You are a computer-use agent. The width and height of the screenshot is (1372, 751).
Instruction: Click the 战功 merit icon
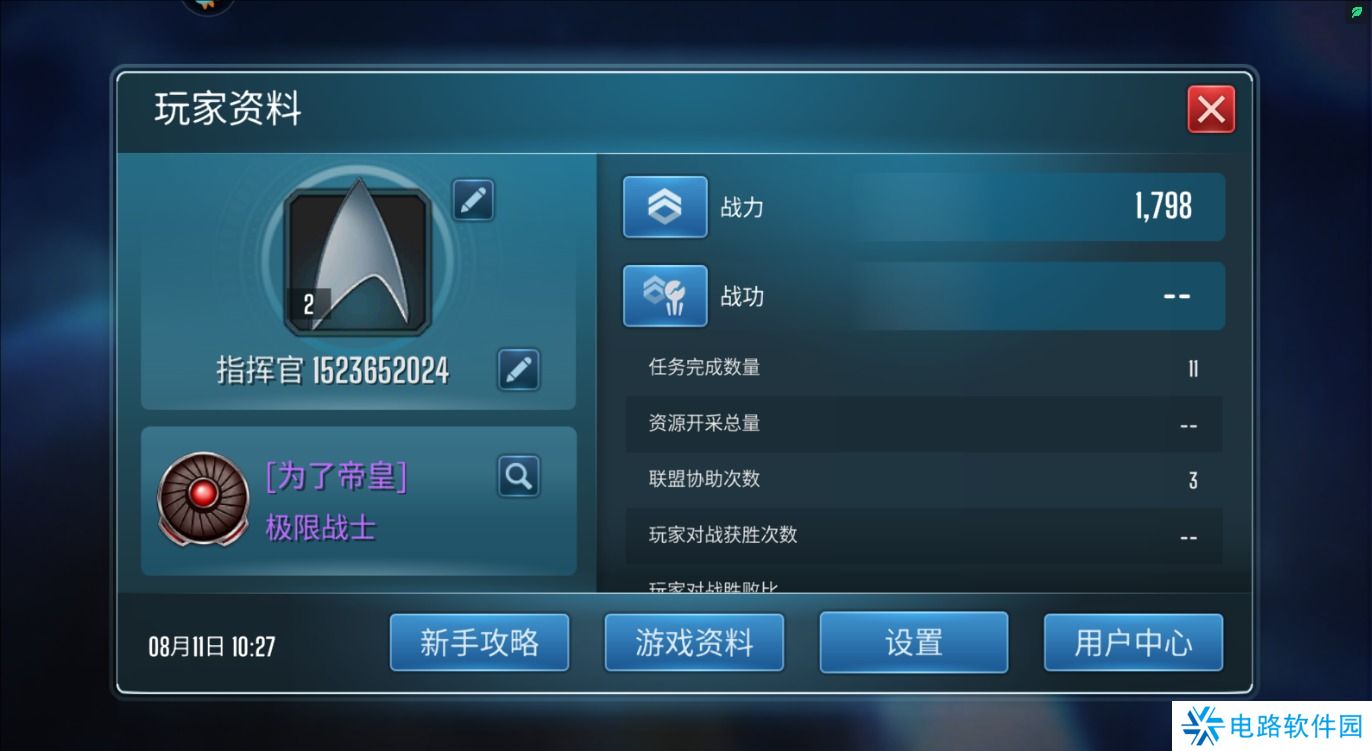(x=664, y=296)
